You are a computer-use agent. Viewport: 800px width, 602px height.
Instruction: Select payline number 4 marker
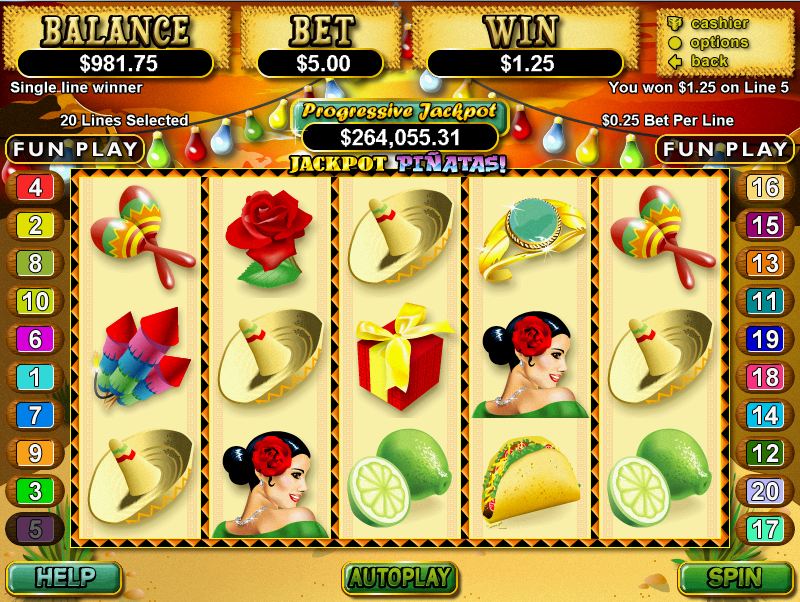coord(35,187)
